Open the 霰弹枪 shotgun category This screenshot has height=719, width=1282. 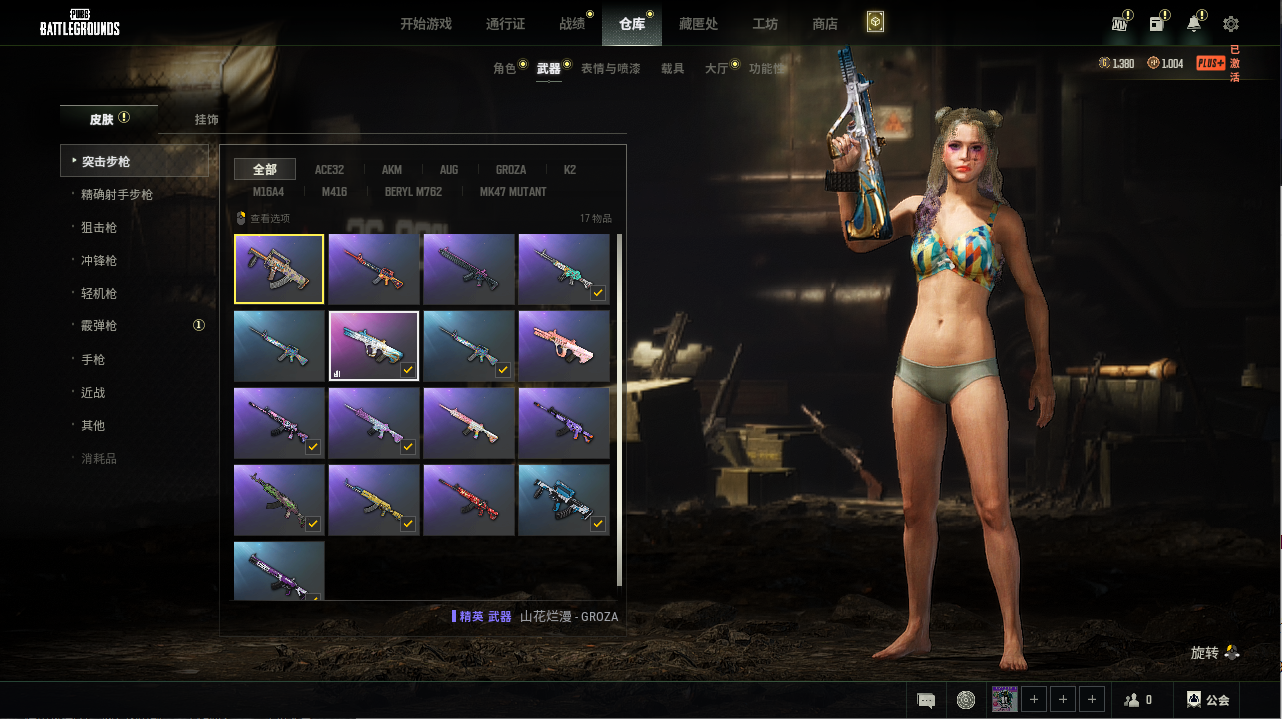[x=99, y=326]
